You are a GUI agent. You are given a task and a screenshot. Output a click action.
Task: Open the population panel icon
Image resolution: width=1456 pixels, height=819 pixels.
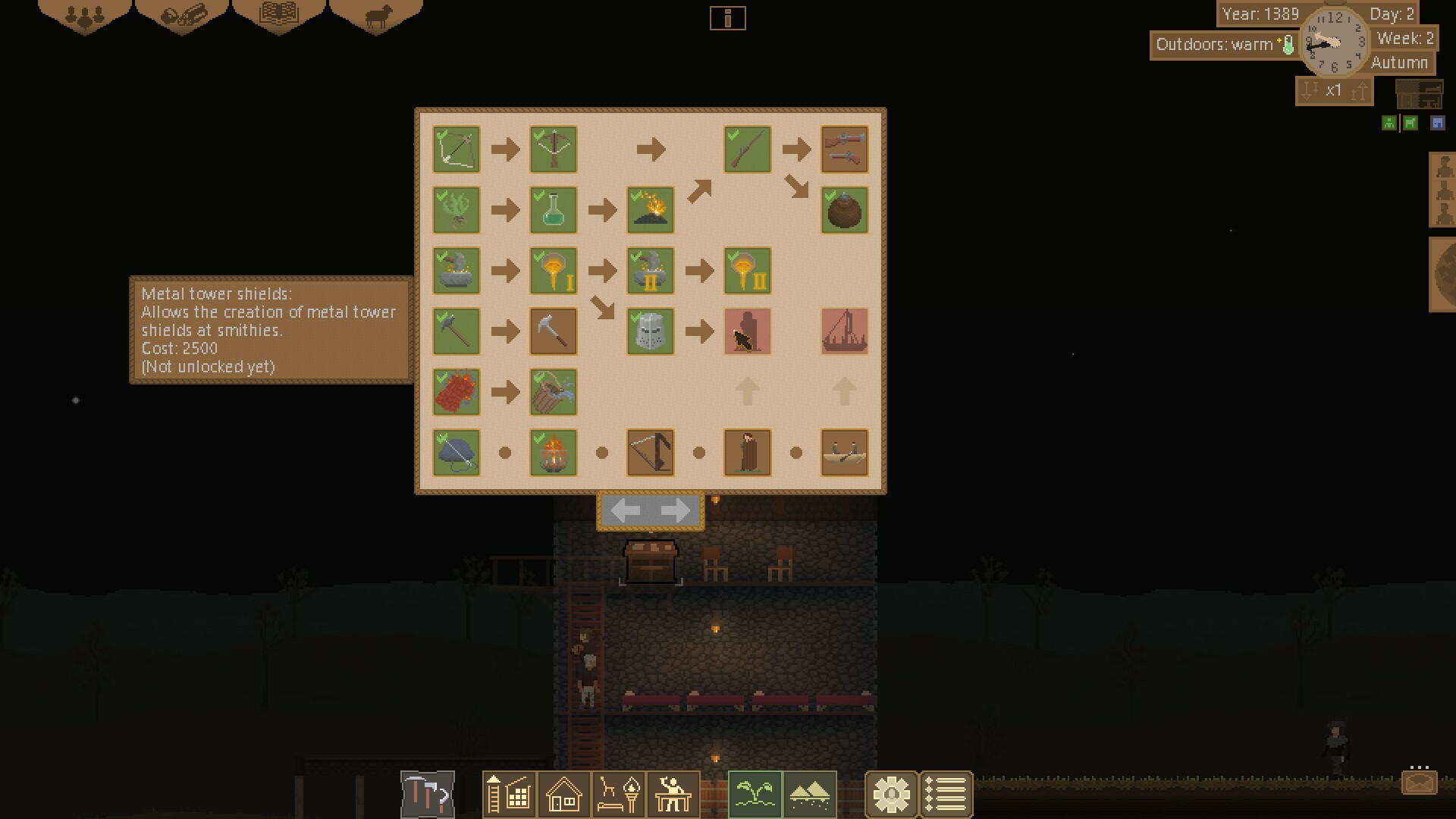(83, 15)
